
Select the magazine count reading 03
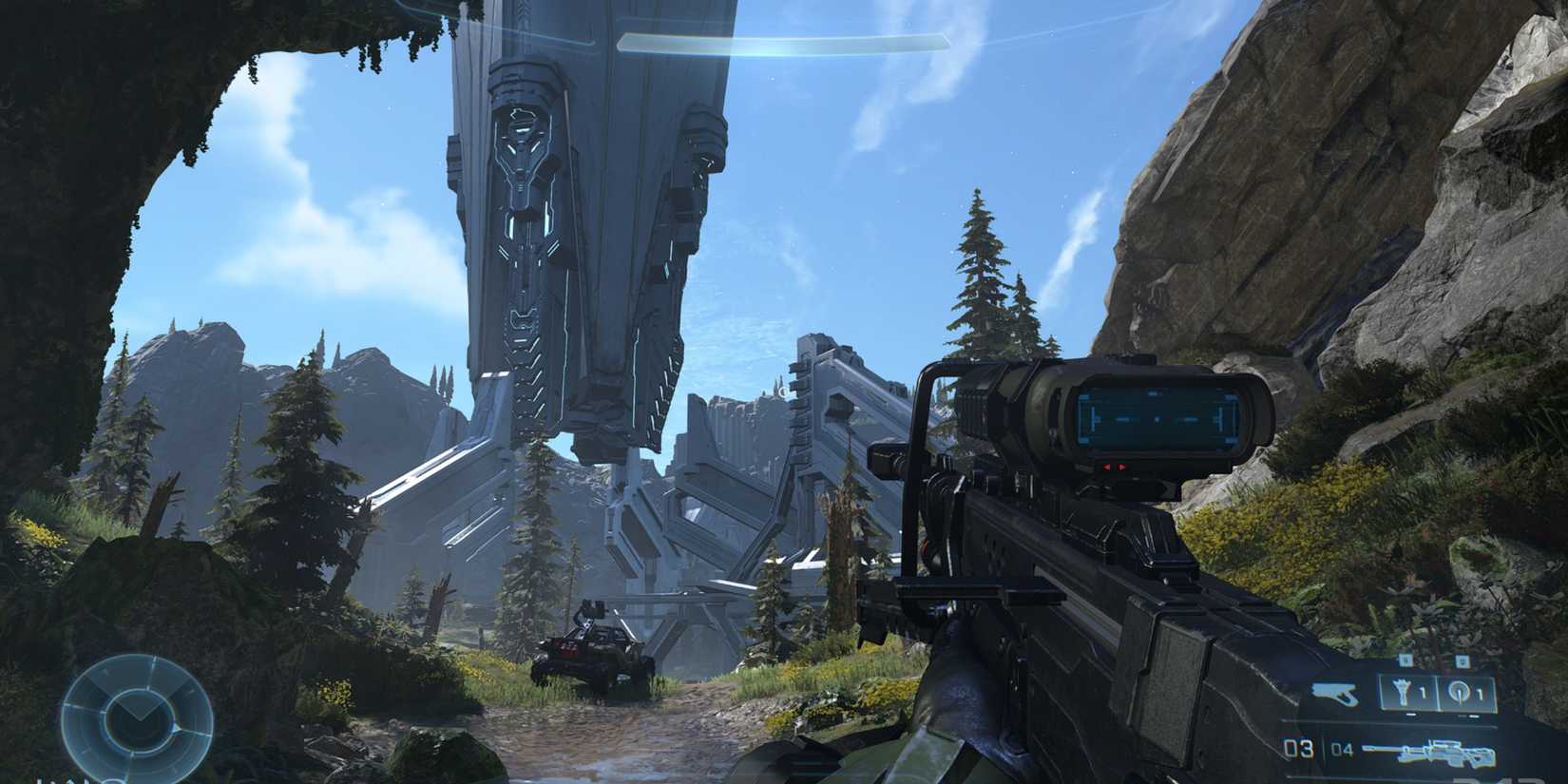(x=1298, y=747)
